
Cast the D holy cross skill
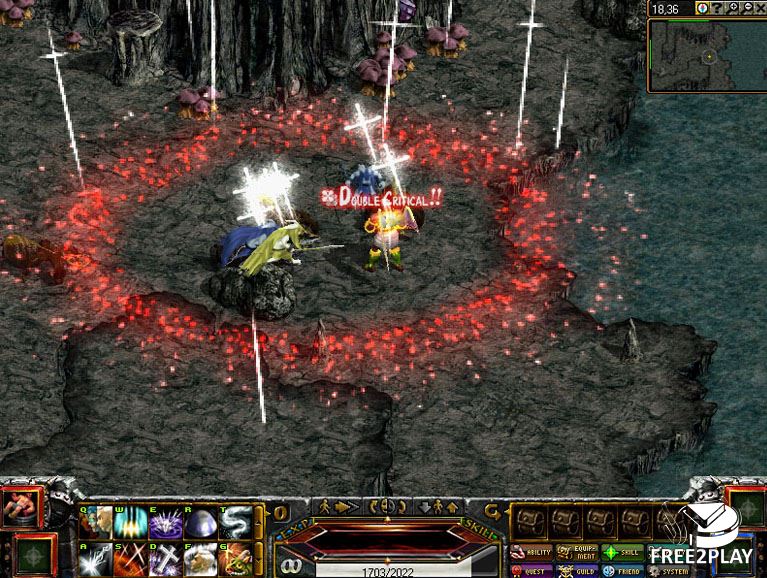(x=165, y=560)
